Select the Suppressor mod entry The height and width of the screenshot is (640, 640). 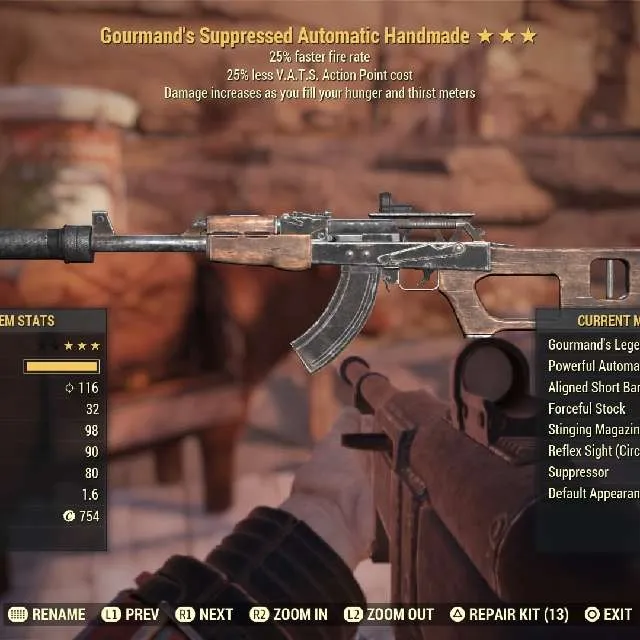578,472
